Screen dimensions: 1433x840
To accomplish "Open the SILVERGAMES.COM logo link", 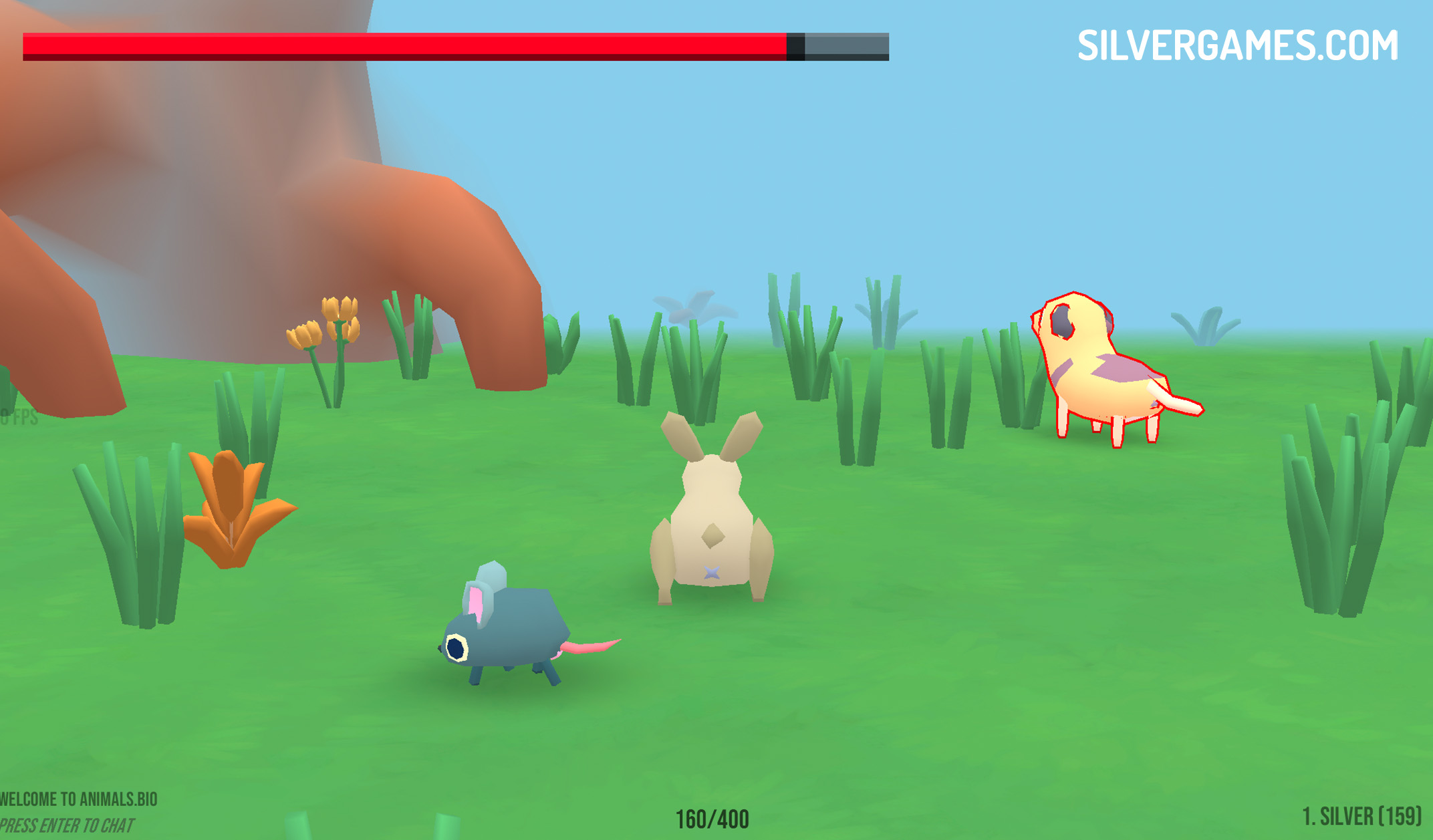I will pyautogui.click(x=1237, y=45).
